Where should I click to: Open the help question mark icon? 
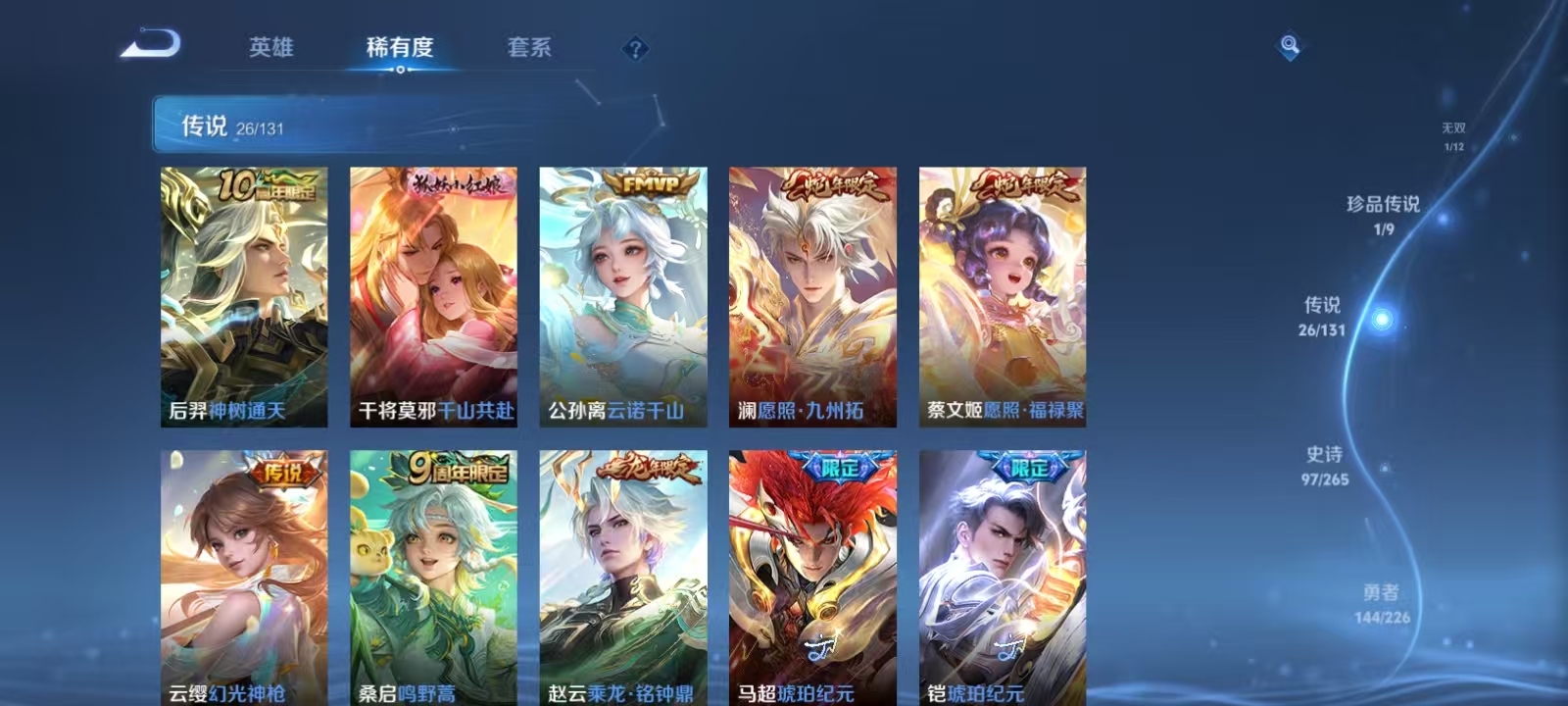click(636, 48)
